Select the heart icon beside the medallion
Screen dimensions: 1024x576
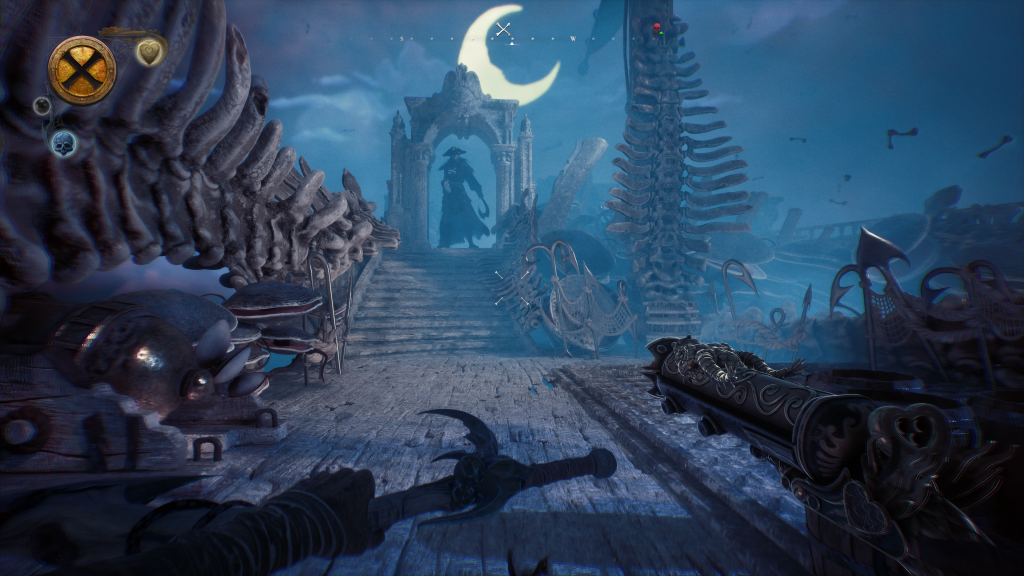[150, 51]
